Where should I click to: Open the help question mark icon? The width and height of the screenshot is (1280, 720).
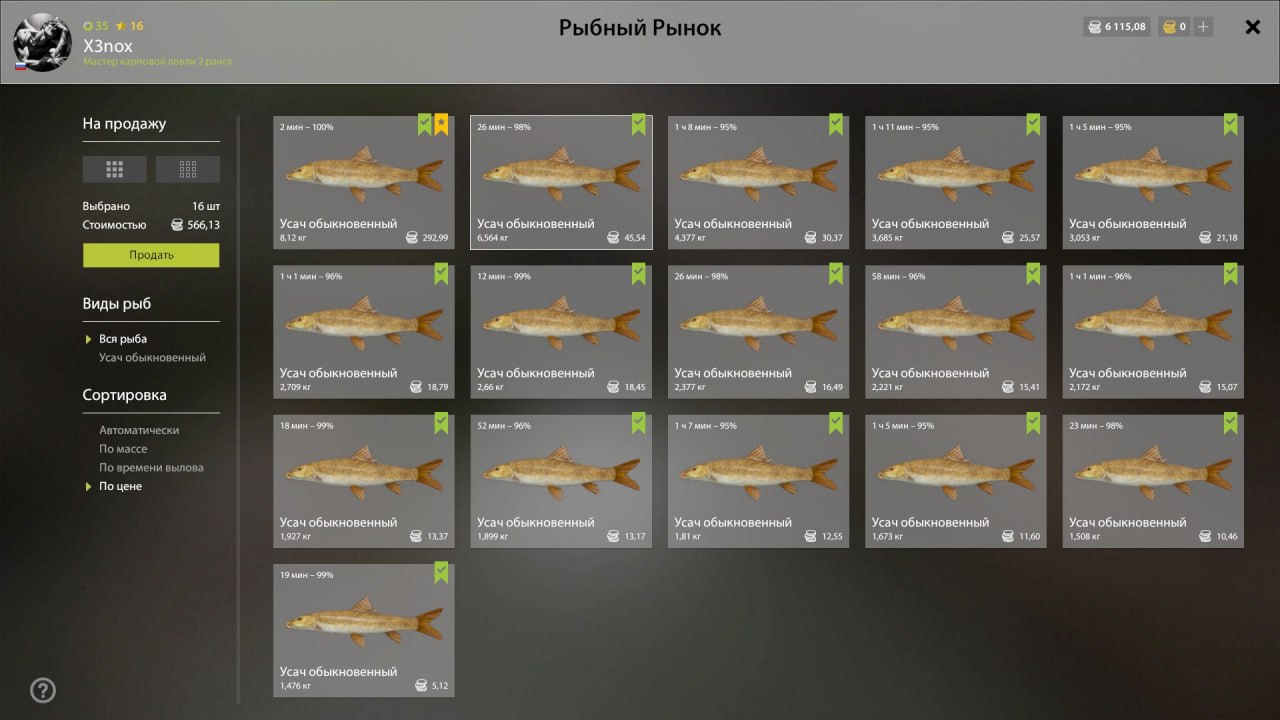[43, 690]
